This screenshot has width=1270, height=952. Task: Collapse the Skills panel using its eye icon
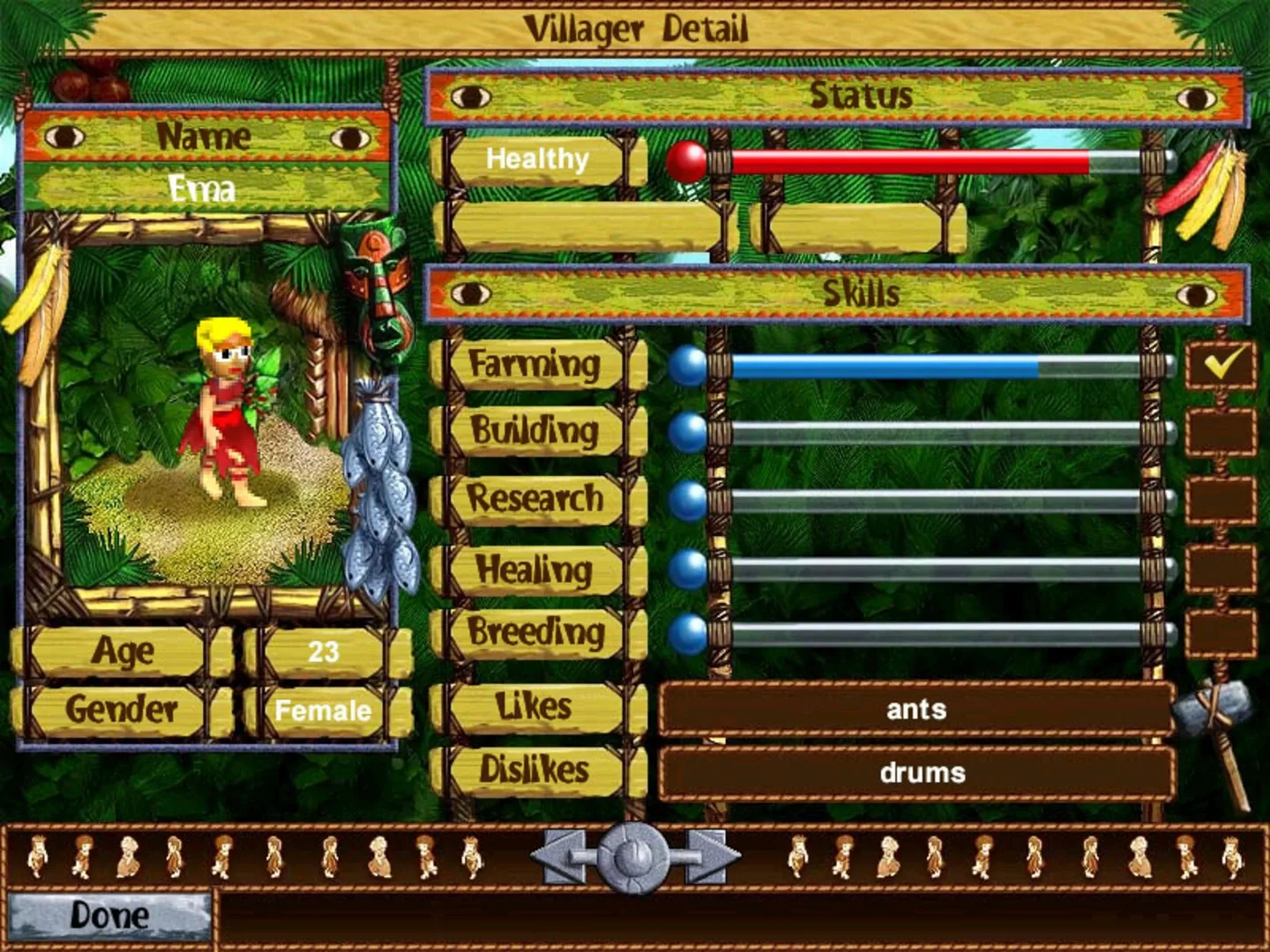(469, 294)
